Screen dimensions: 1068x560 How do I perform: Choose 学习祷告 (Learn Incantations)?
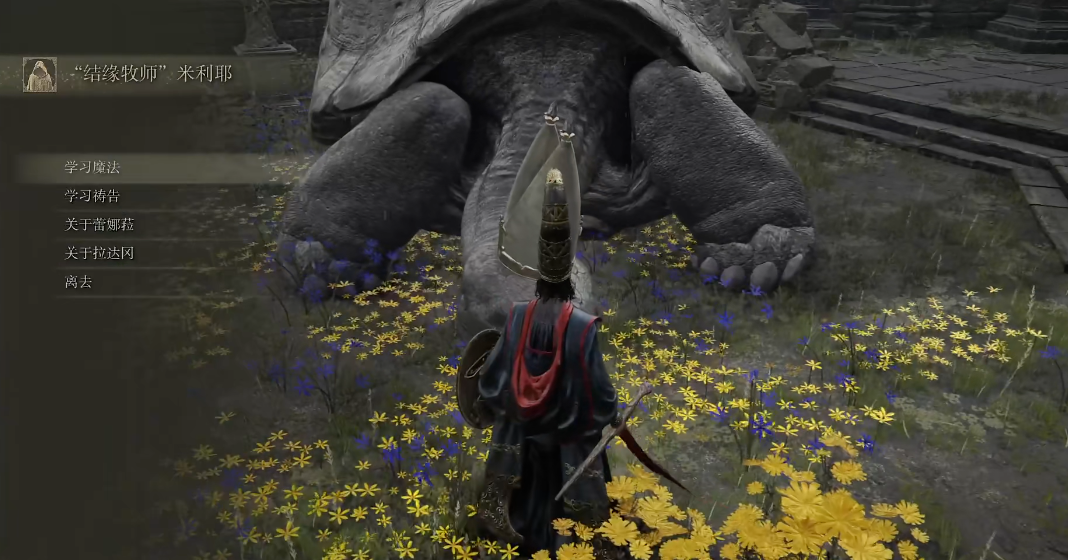coord(93,196)
